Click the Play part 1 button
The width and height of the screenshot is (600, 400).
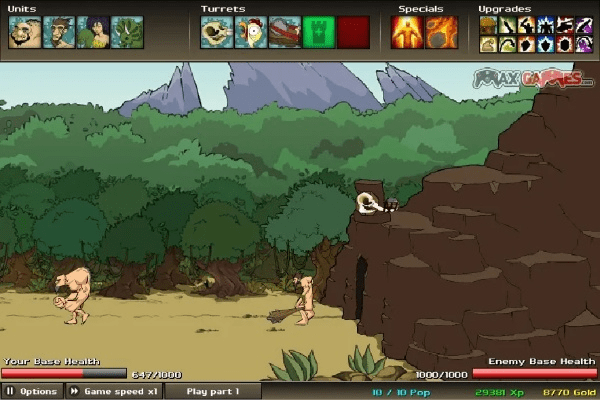[x=212, y=391]
